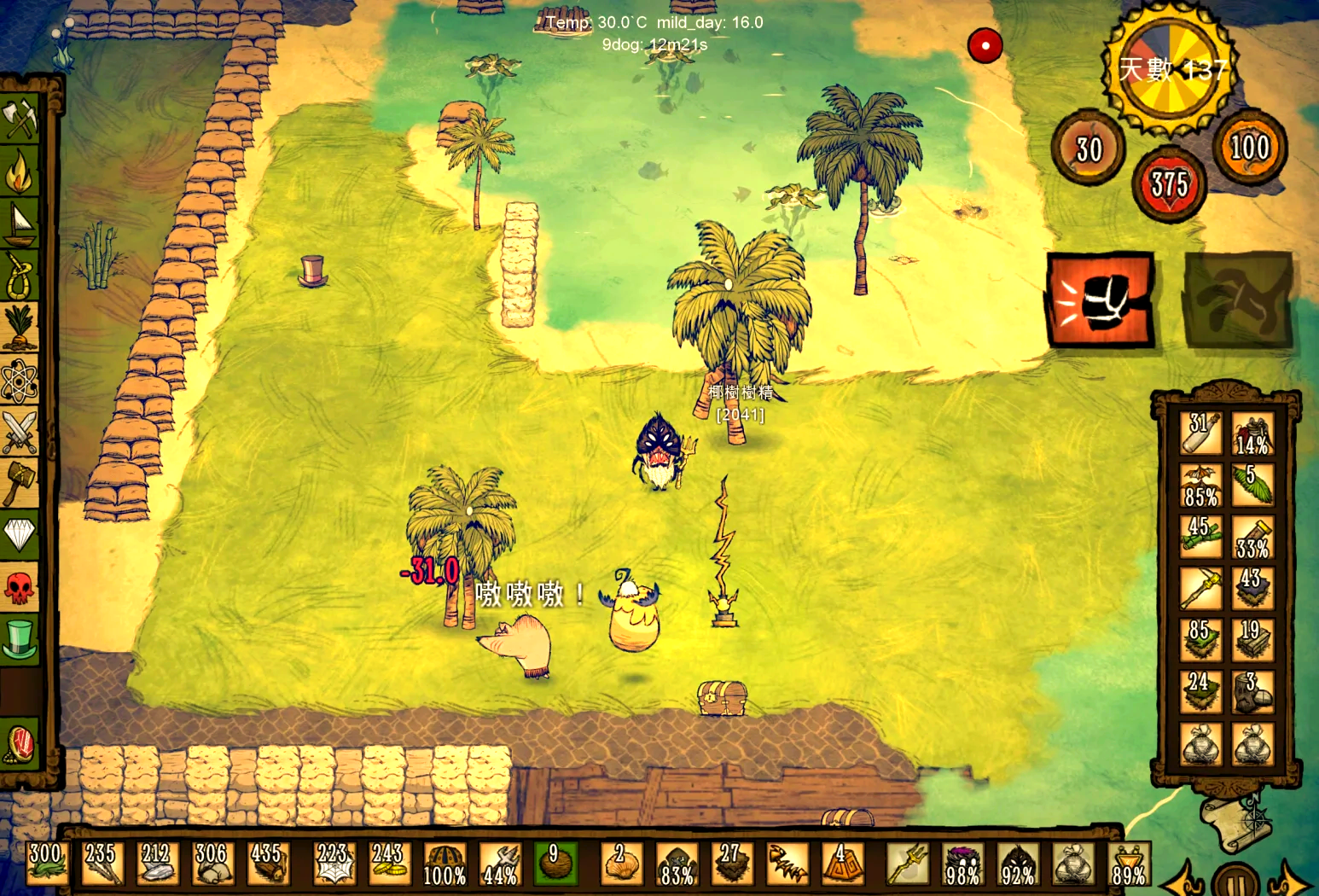Open the Fire crafting tab
This screenshot has width=1319, height=896.
click(x=20, y=173)
